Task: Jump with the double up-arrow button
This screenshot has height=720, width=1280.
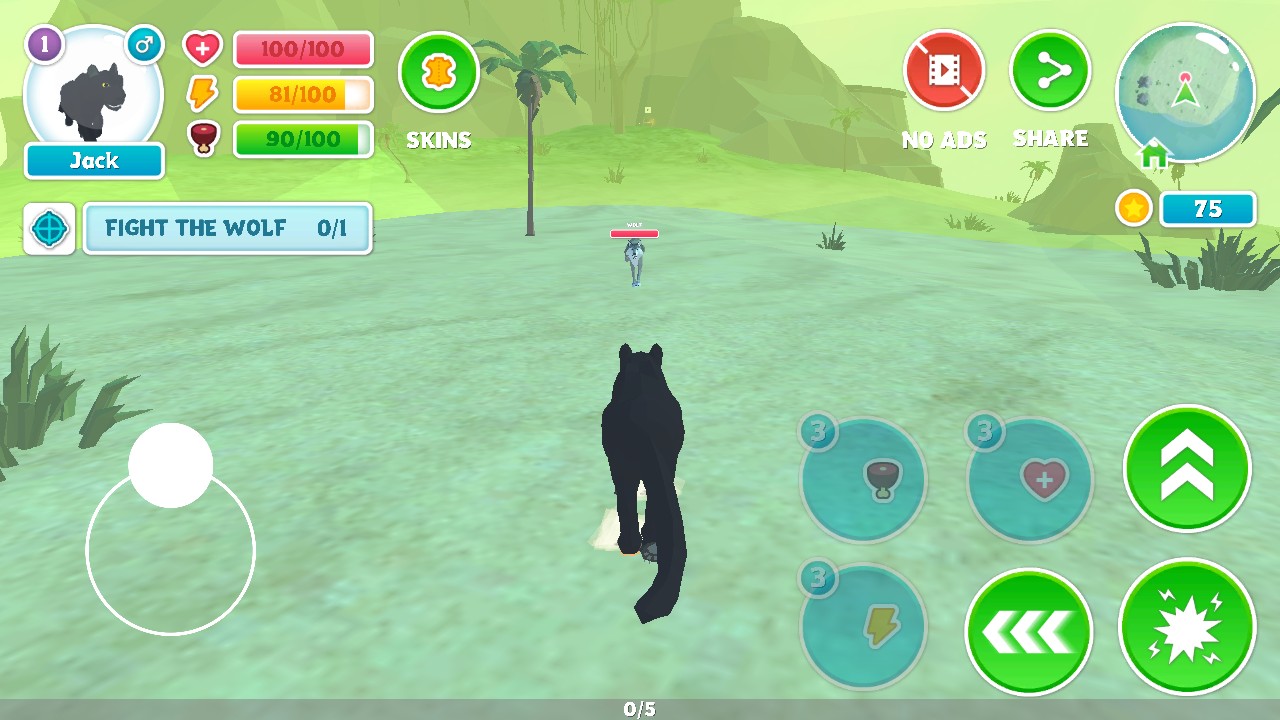Action: [1187, 468]
